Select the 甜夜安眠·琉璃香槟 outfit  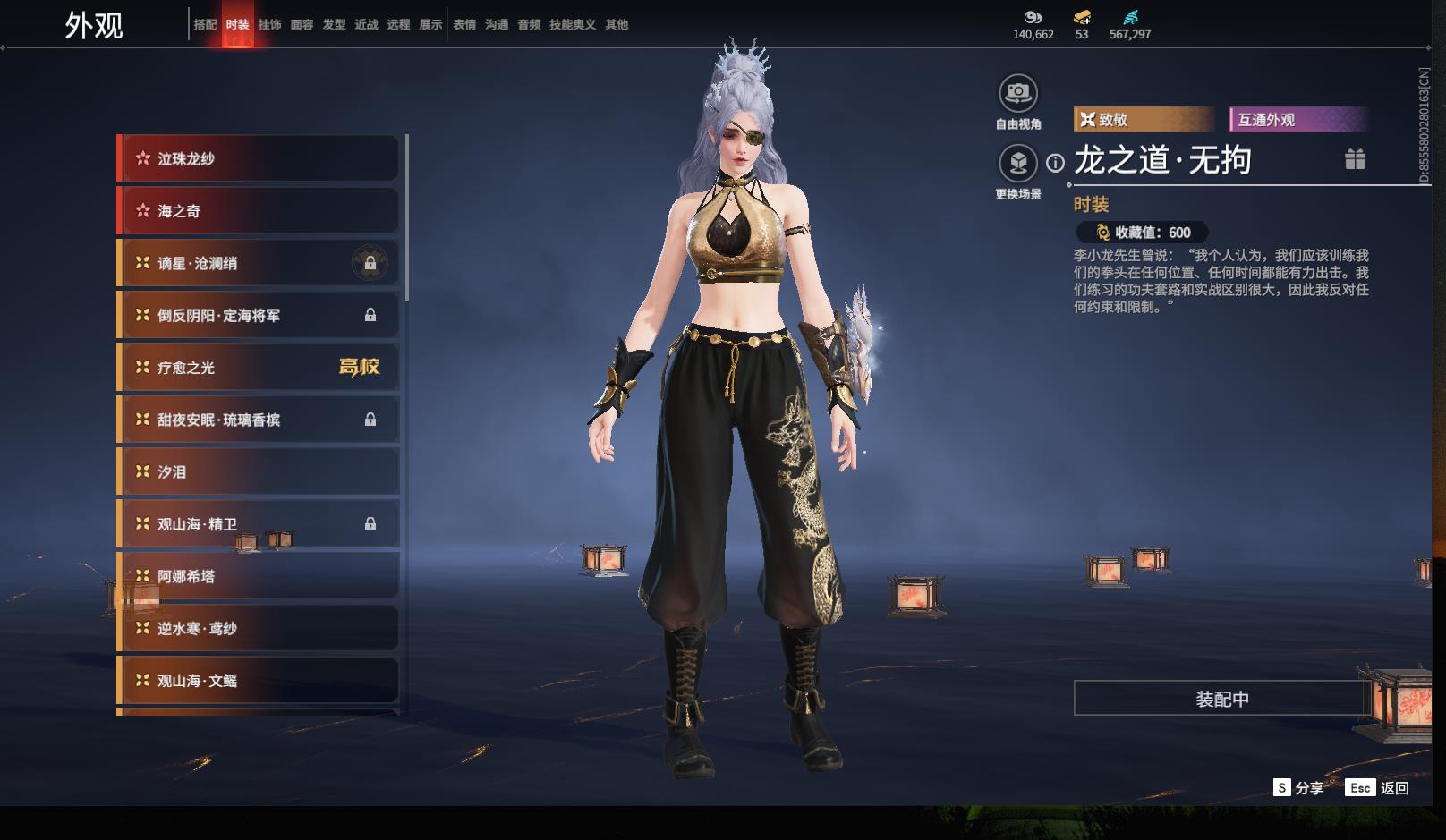point(259,420)
